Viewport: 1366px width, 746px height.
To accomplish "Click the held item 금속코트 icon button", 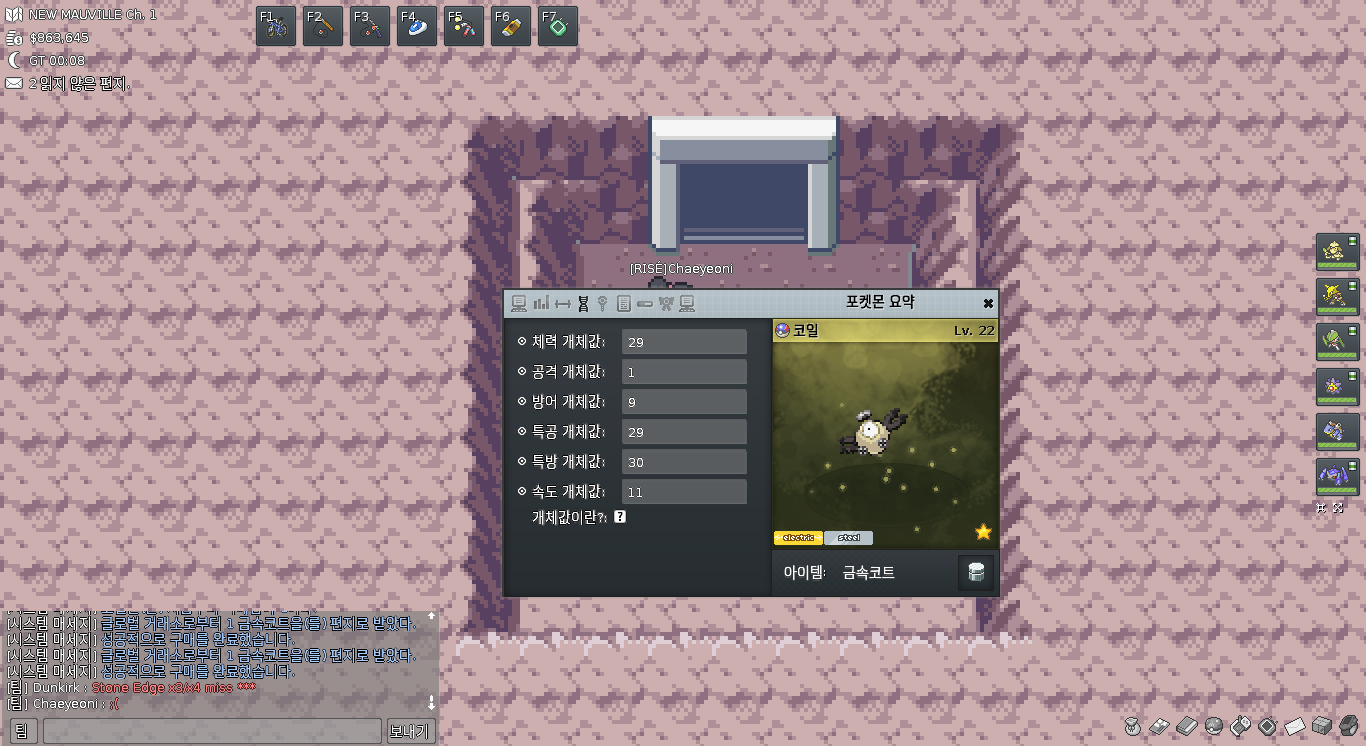I will pyautogui.click(x=976, y=573).
